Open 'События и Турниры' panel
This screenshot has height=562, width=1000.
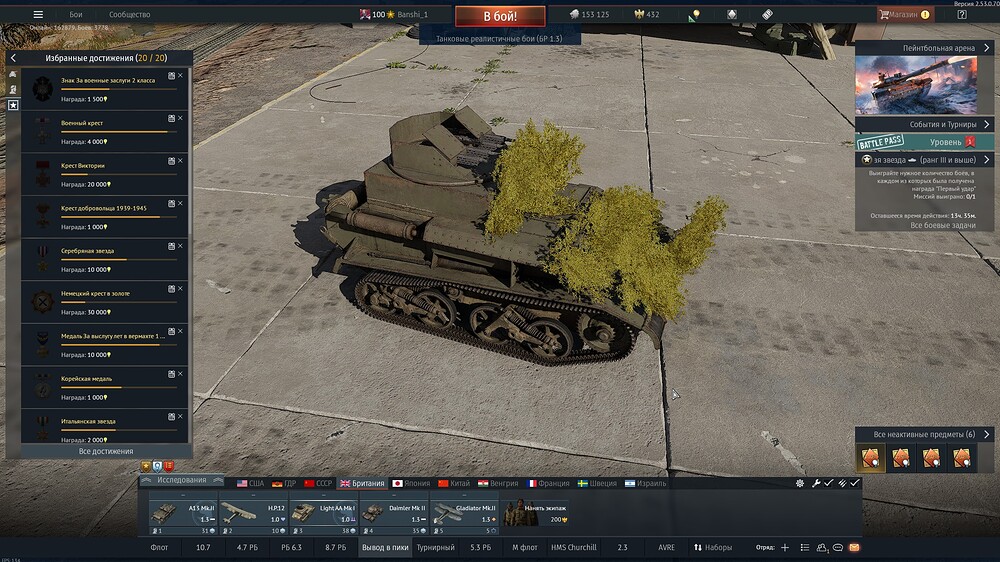point(923,125)
